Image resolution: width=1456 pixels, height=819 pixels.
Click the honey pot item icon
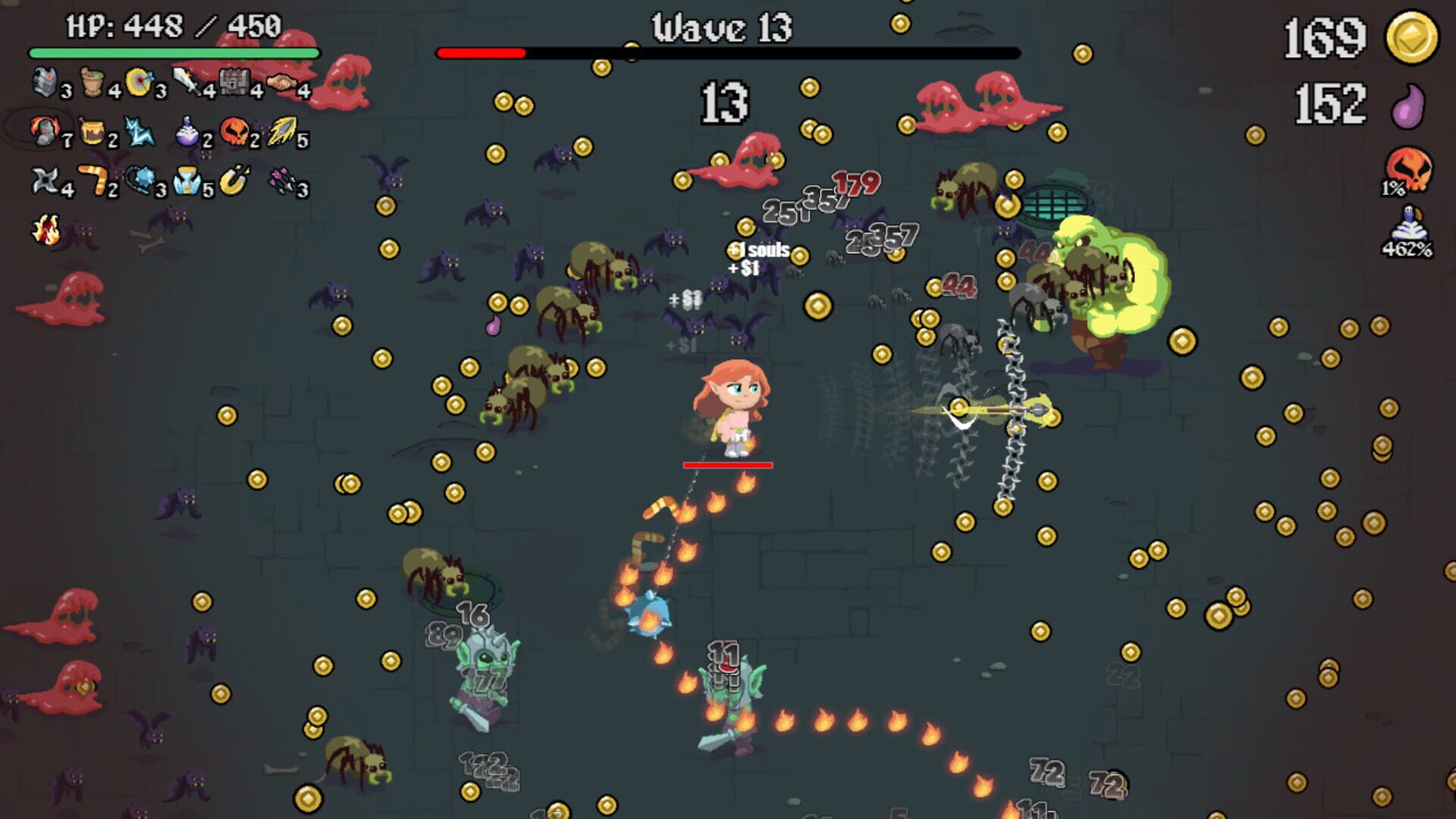click(93, 133)
